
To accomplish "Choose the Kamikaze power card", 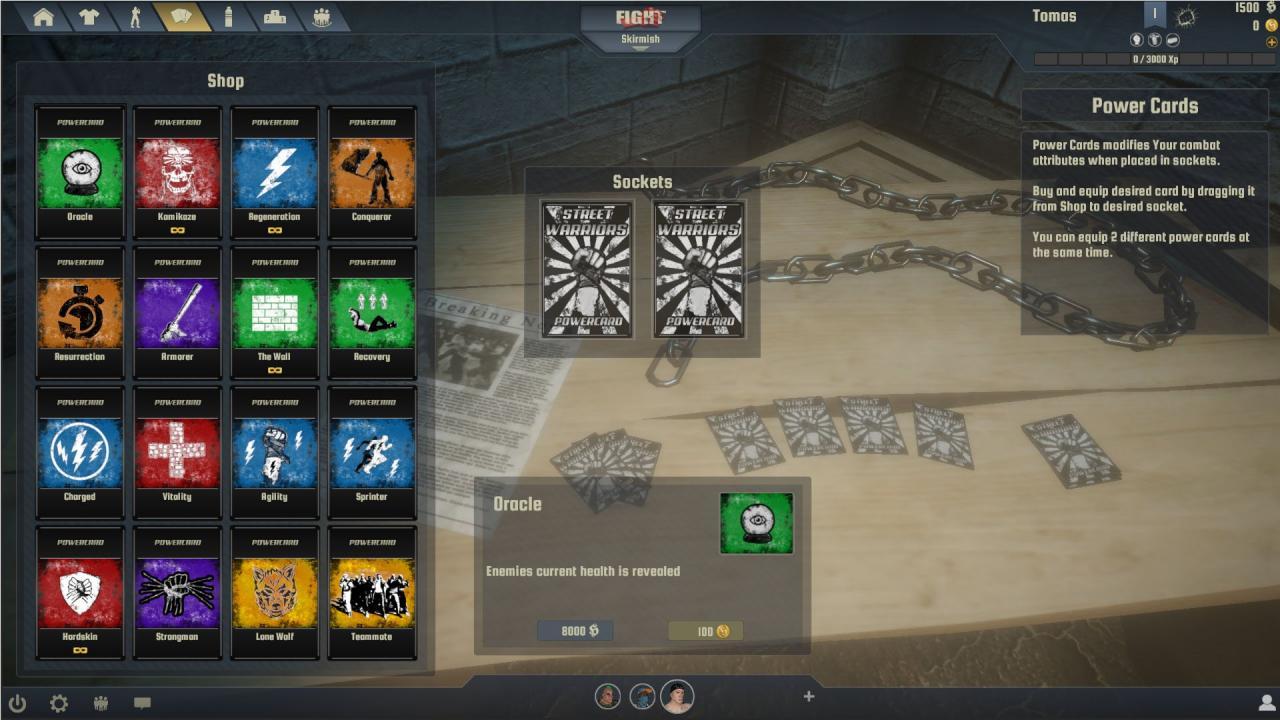I will (177, 172).
